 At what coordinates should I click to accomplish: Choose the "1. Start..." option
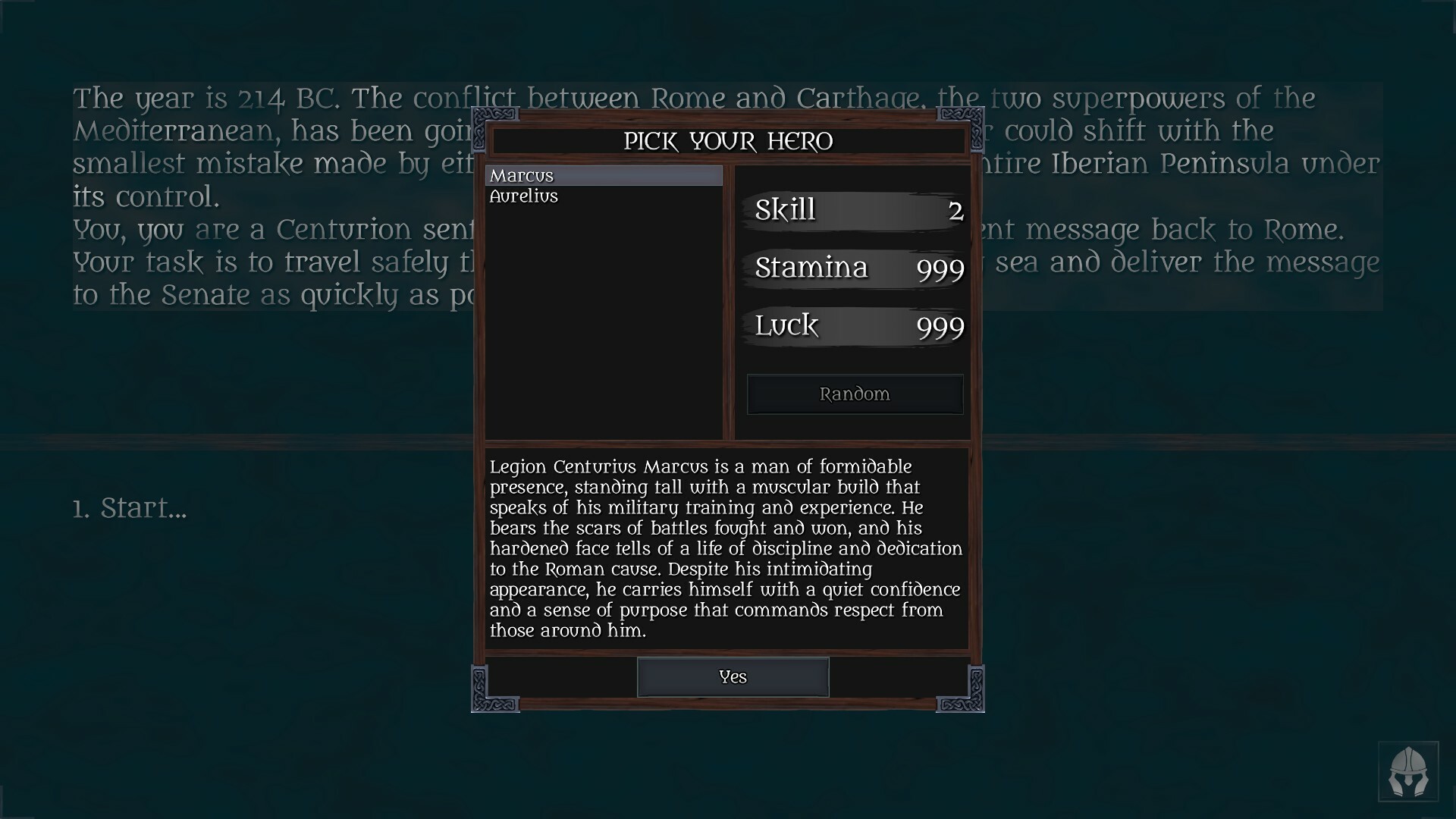pyautogui.click(x=130, y=508)
